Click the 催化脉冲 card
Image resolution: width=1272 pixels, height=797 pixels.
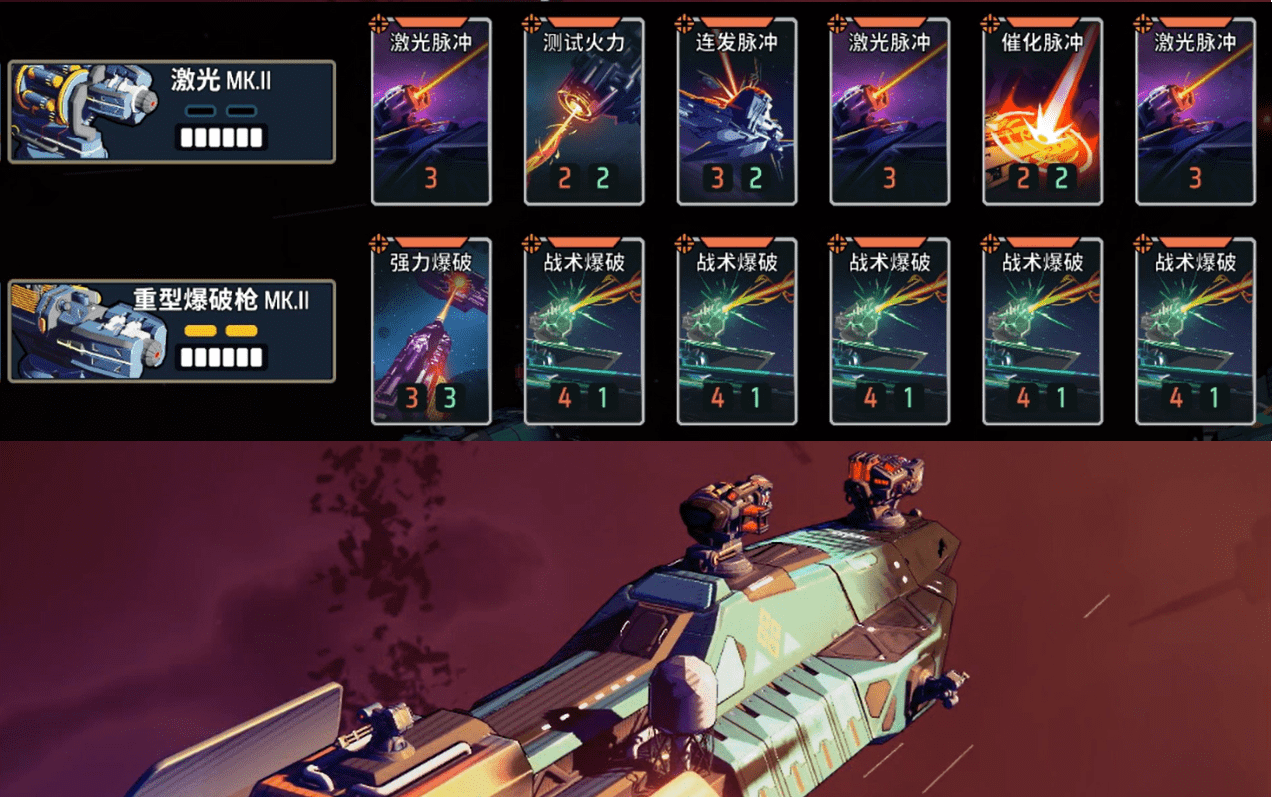click(x=1043, y=112)
